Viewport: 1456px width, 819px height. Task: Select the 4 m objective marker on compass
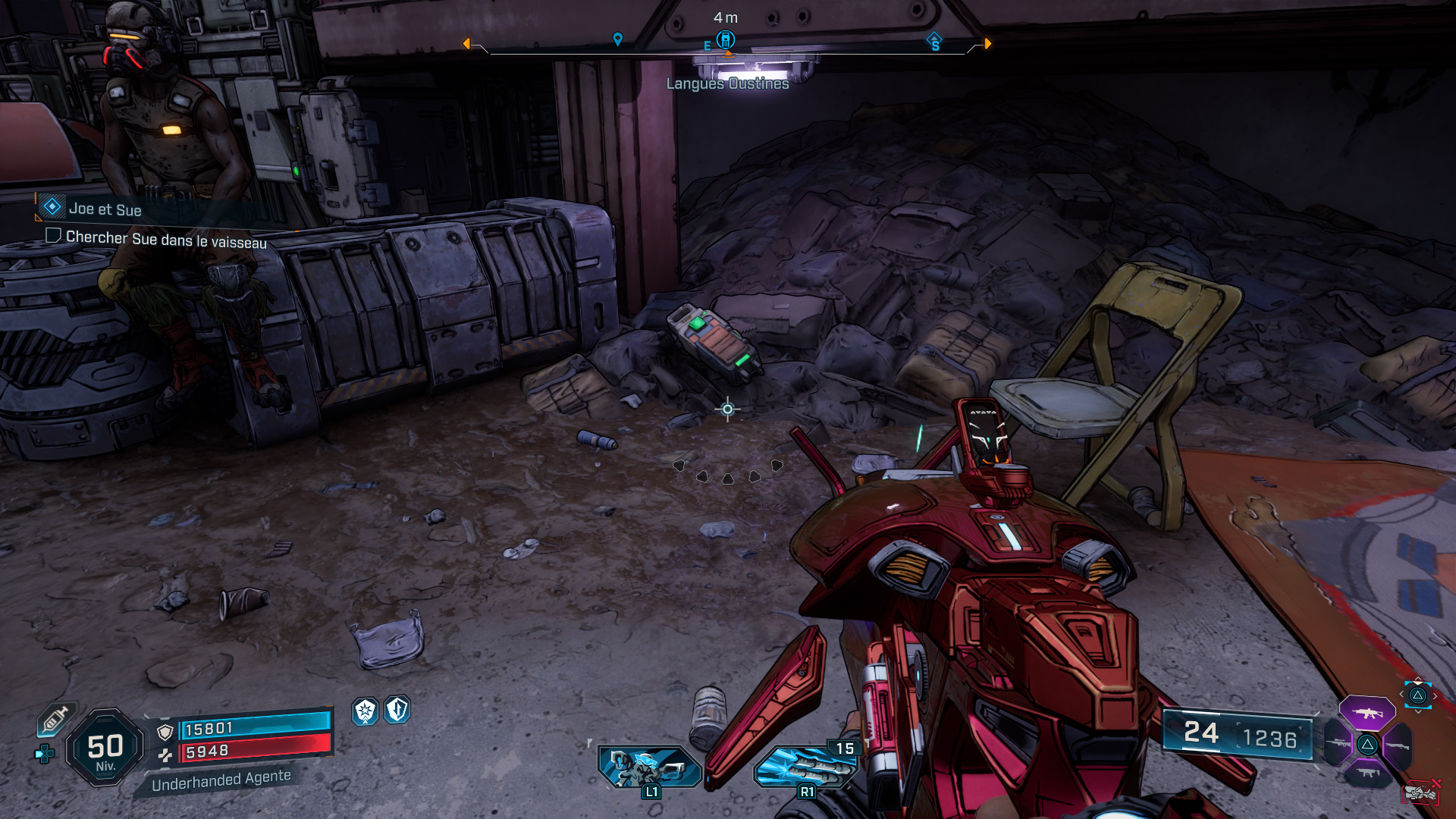point(726,39)
